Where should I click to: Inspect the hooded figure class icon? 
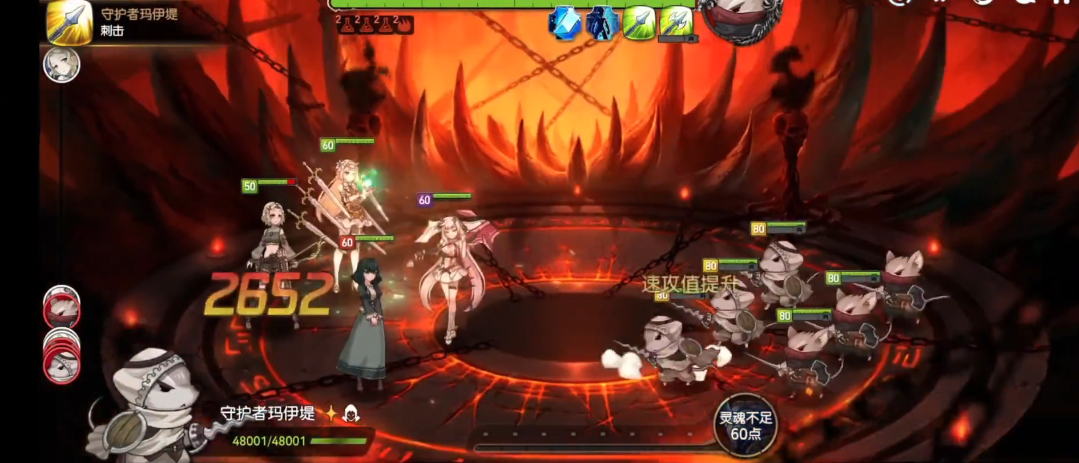coord(350,414)
